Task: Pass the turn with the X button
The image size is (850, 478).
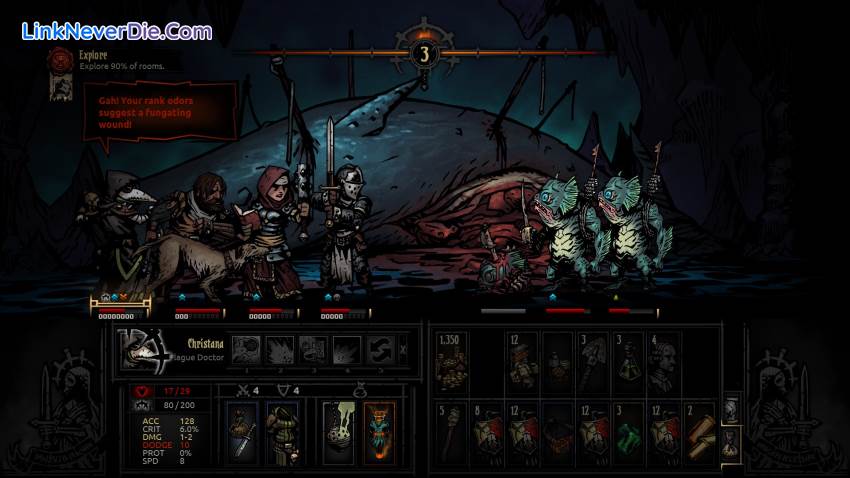Action: click(403, 349)
